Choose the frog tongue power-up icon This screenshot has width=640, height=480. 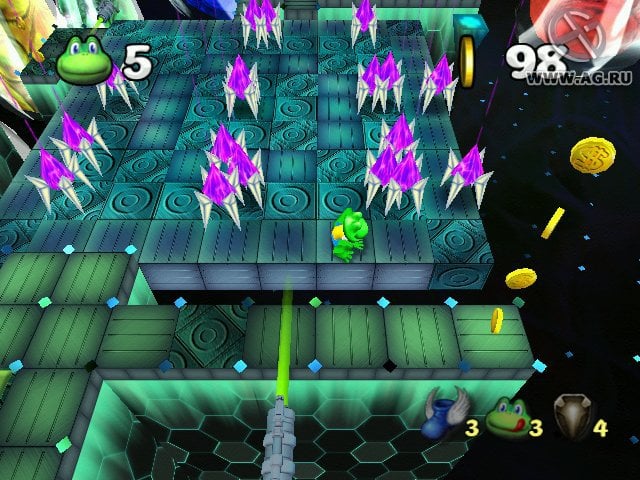pyautogui.click(x=506, y=415)
